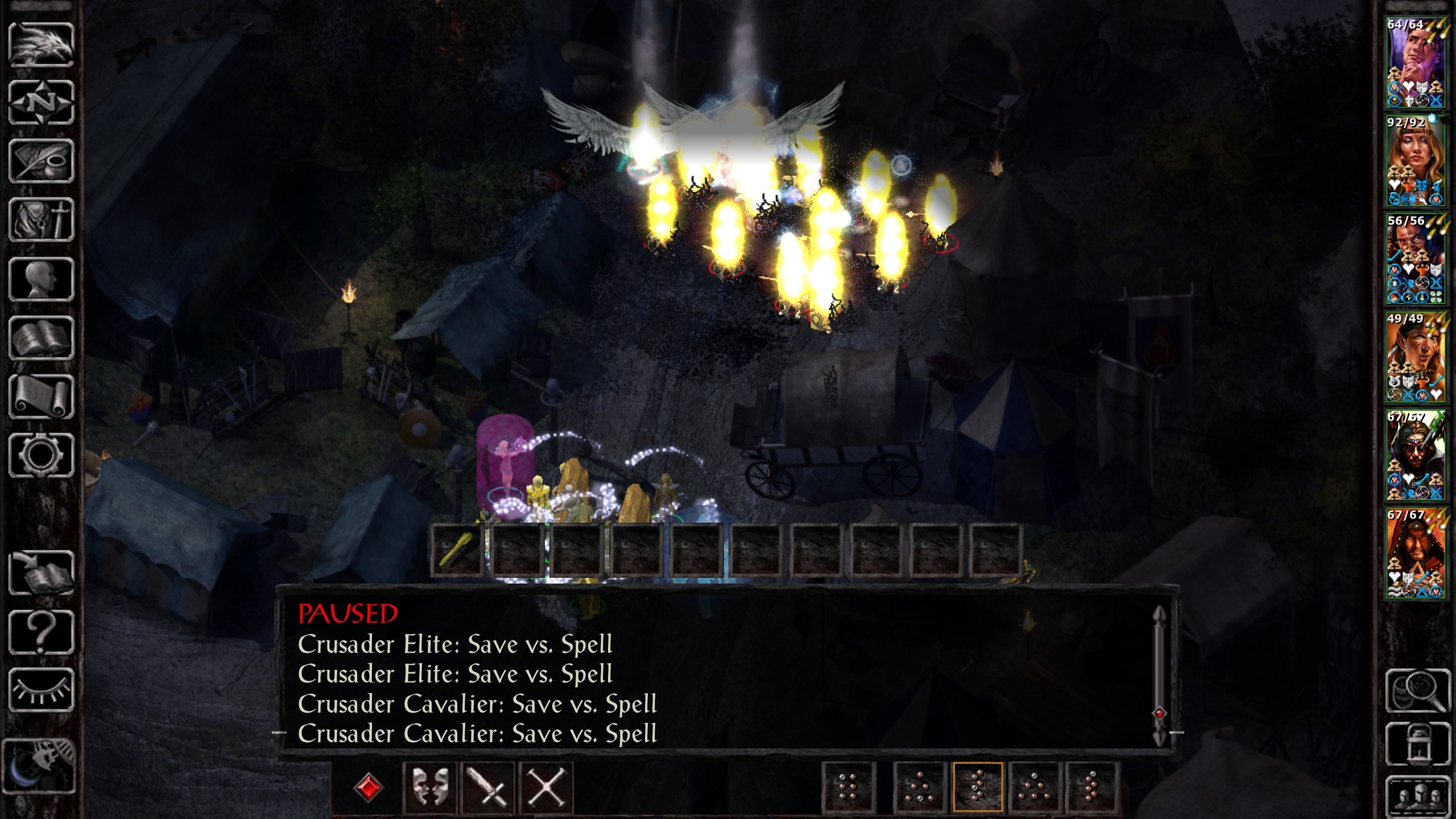This screenshot has width=1456, height=819.
Task: Select the party member portrait showing 49/49
Action: [1414, 357]
